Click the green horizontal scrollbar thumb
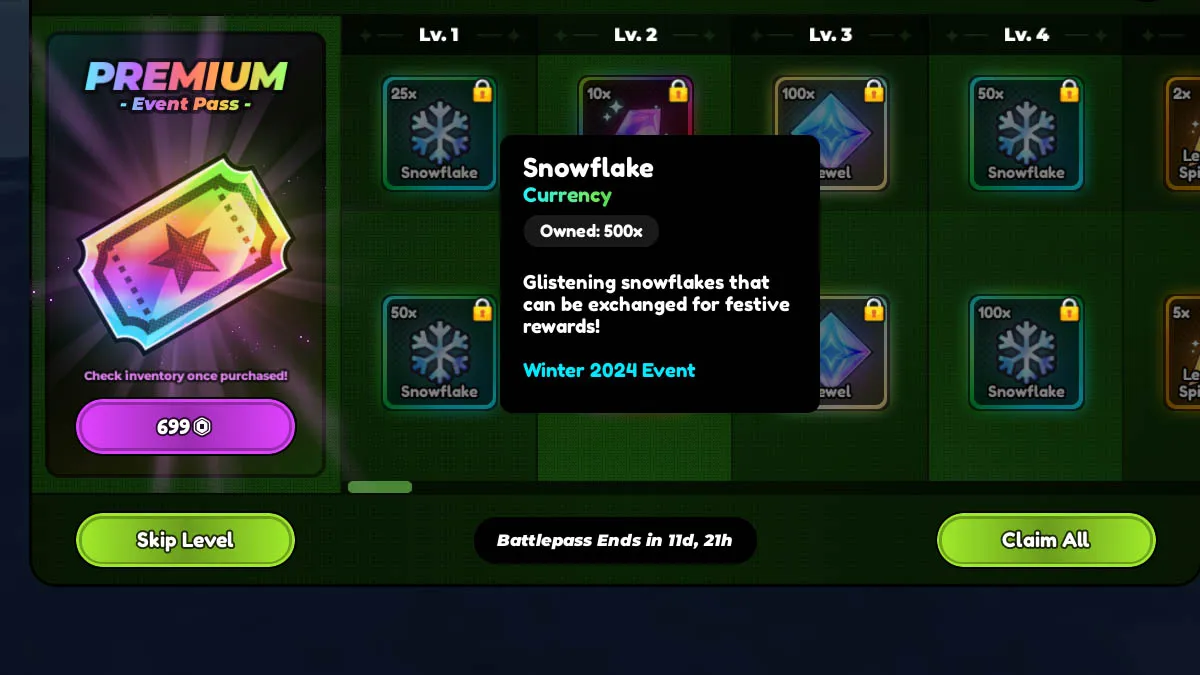1200x675 pixels. (380, 487)
